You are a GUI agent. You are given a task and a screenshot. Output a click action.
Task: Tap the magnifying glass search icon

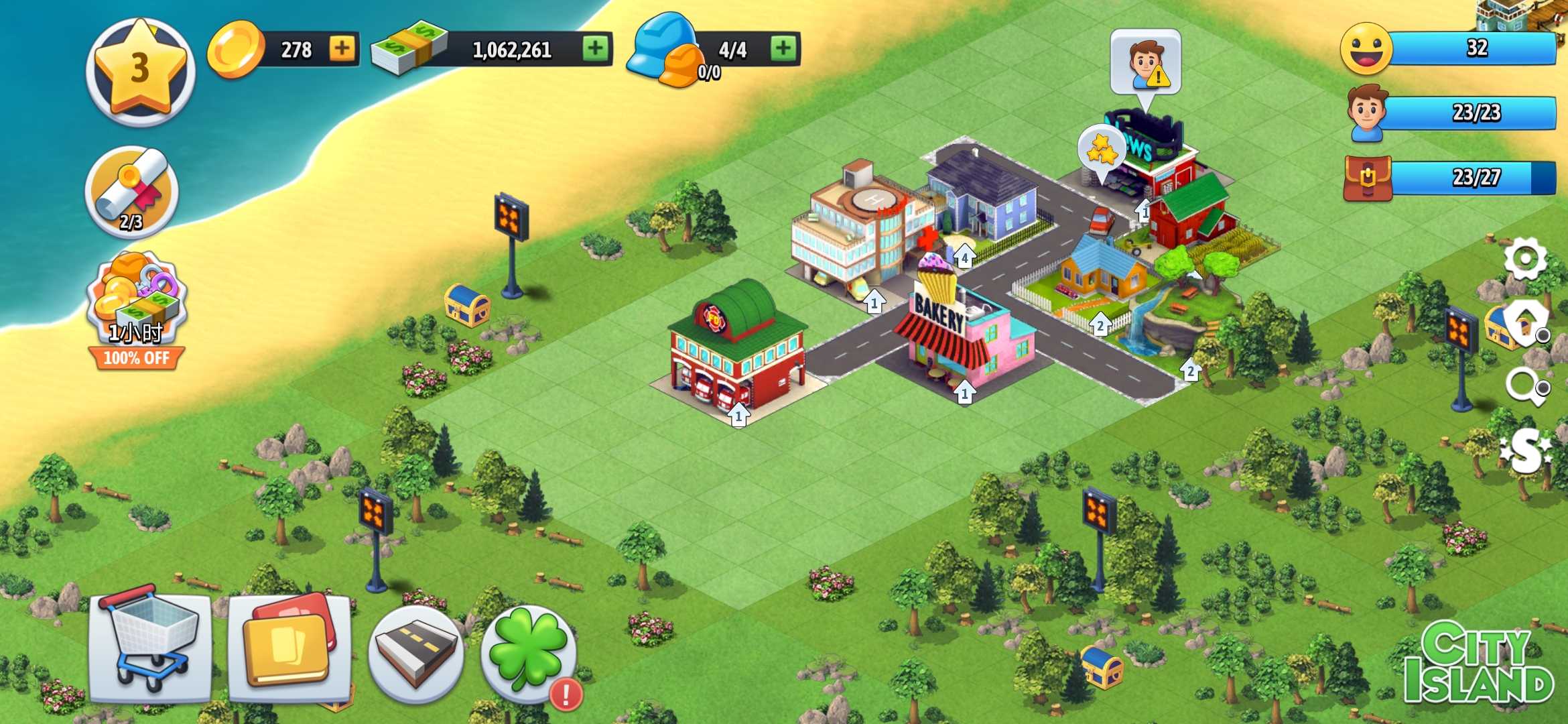(1525, 386)
